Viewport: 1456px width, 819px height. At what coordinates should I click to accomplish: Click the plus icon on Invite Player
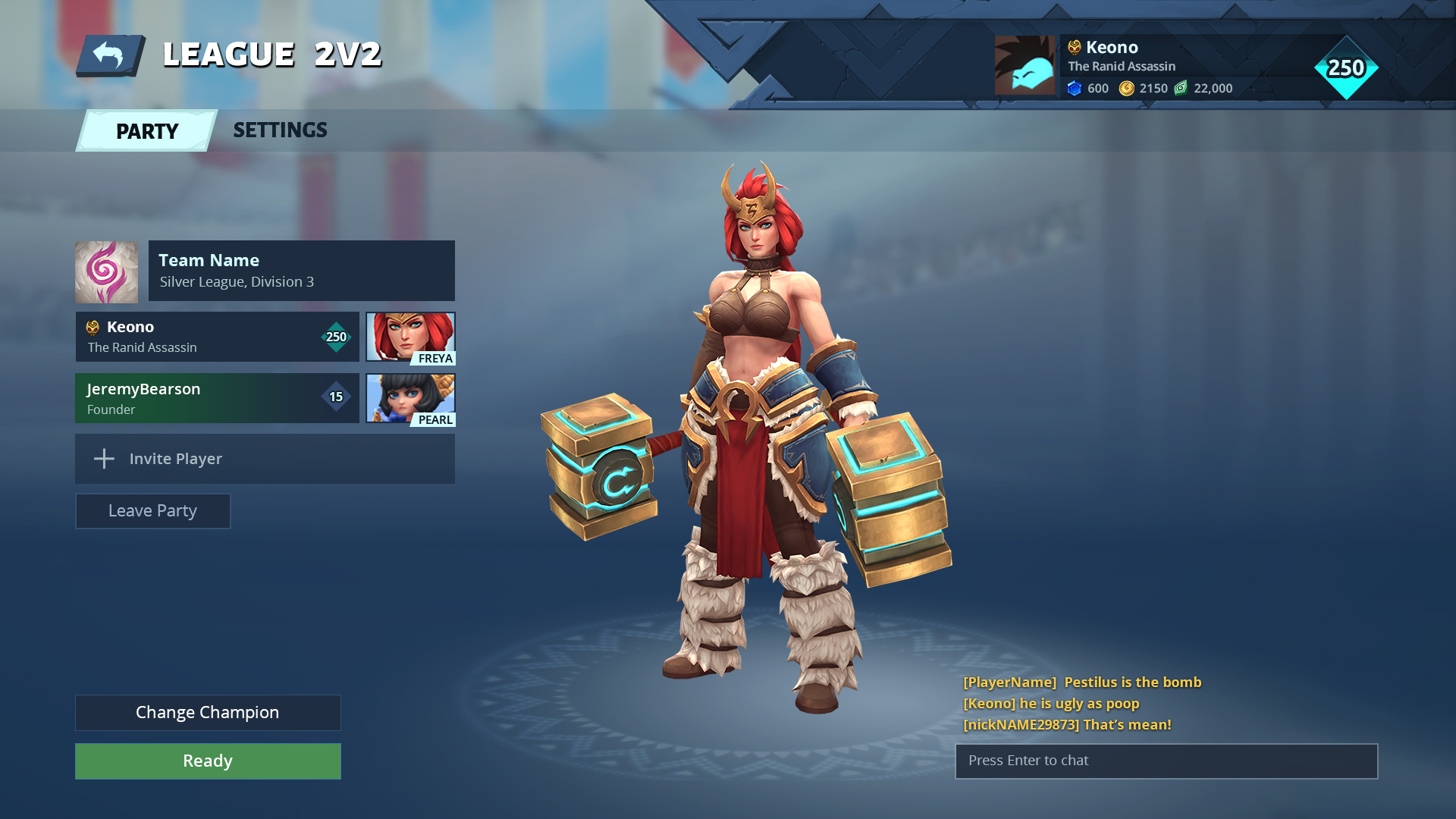coord(103,459)
